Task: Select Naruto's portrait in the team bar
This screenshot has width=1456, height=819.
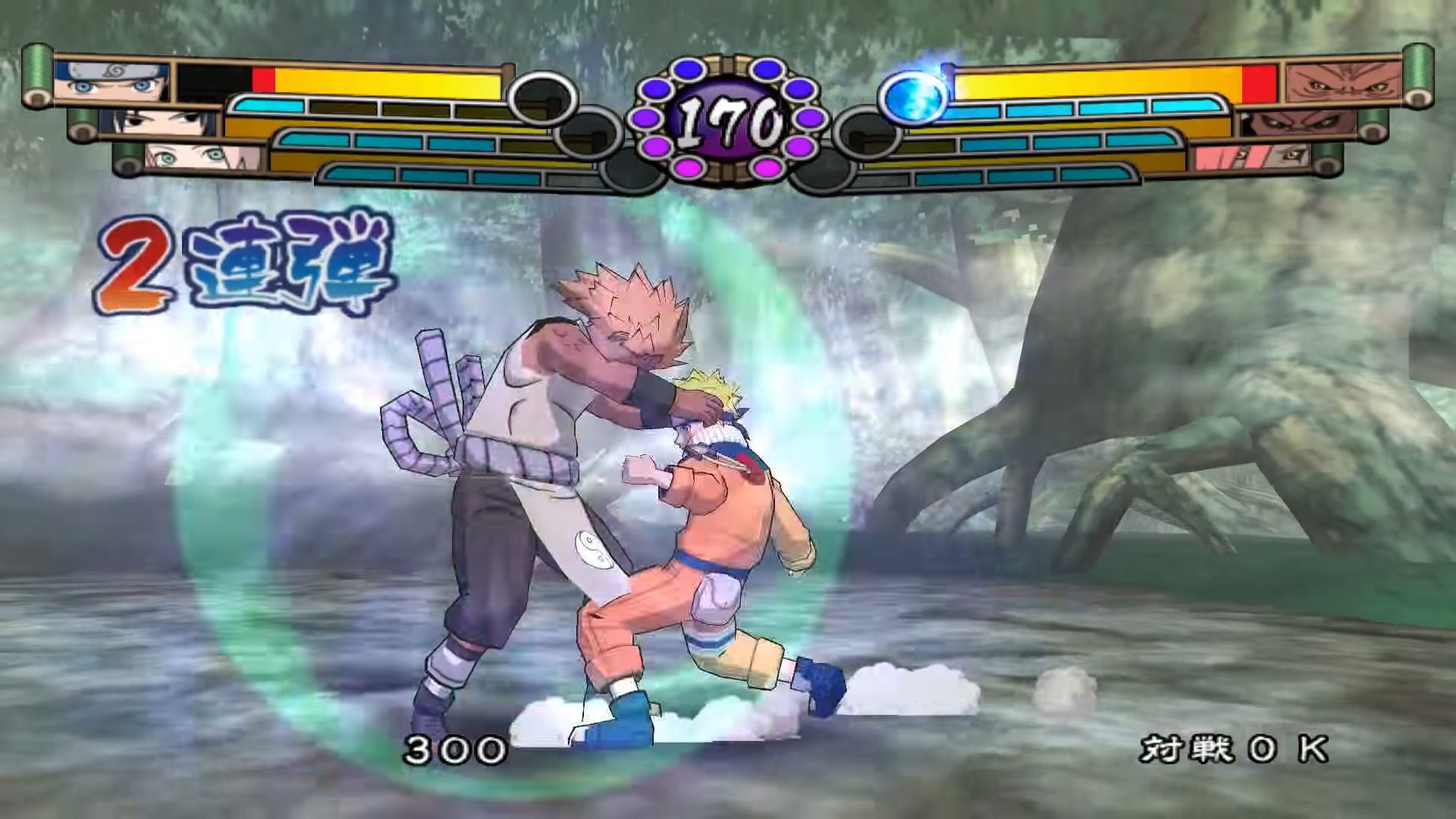Action: coord(112,82)
